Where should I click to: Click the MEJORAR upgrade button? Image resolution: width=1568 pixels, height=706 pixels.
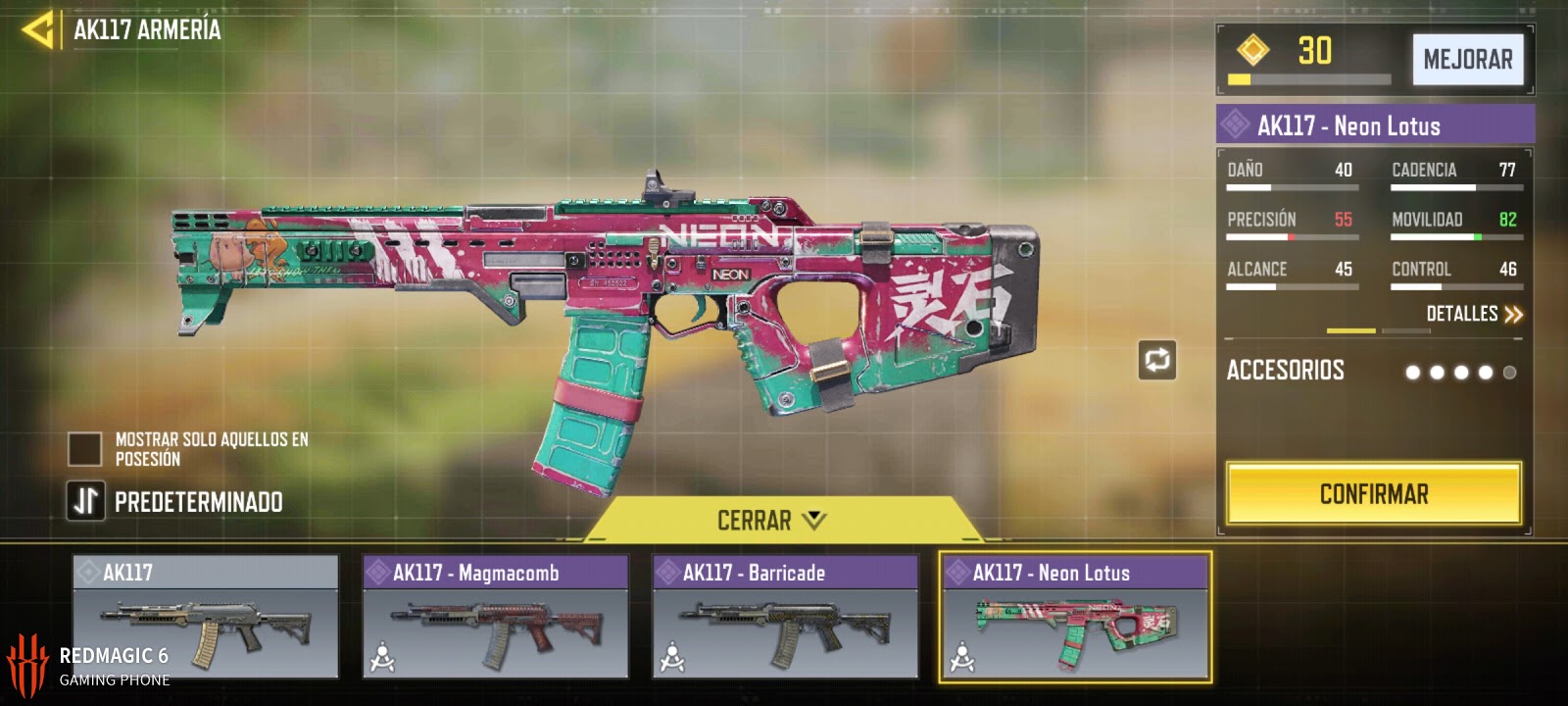1467,60
